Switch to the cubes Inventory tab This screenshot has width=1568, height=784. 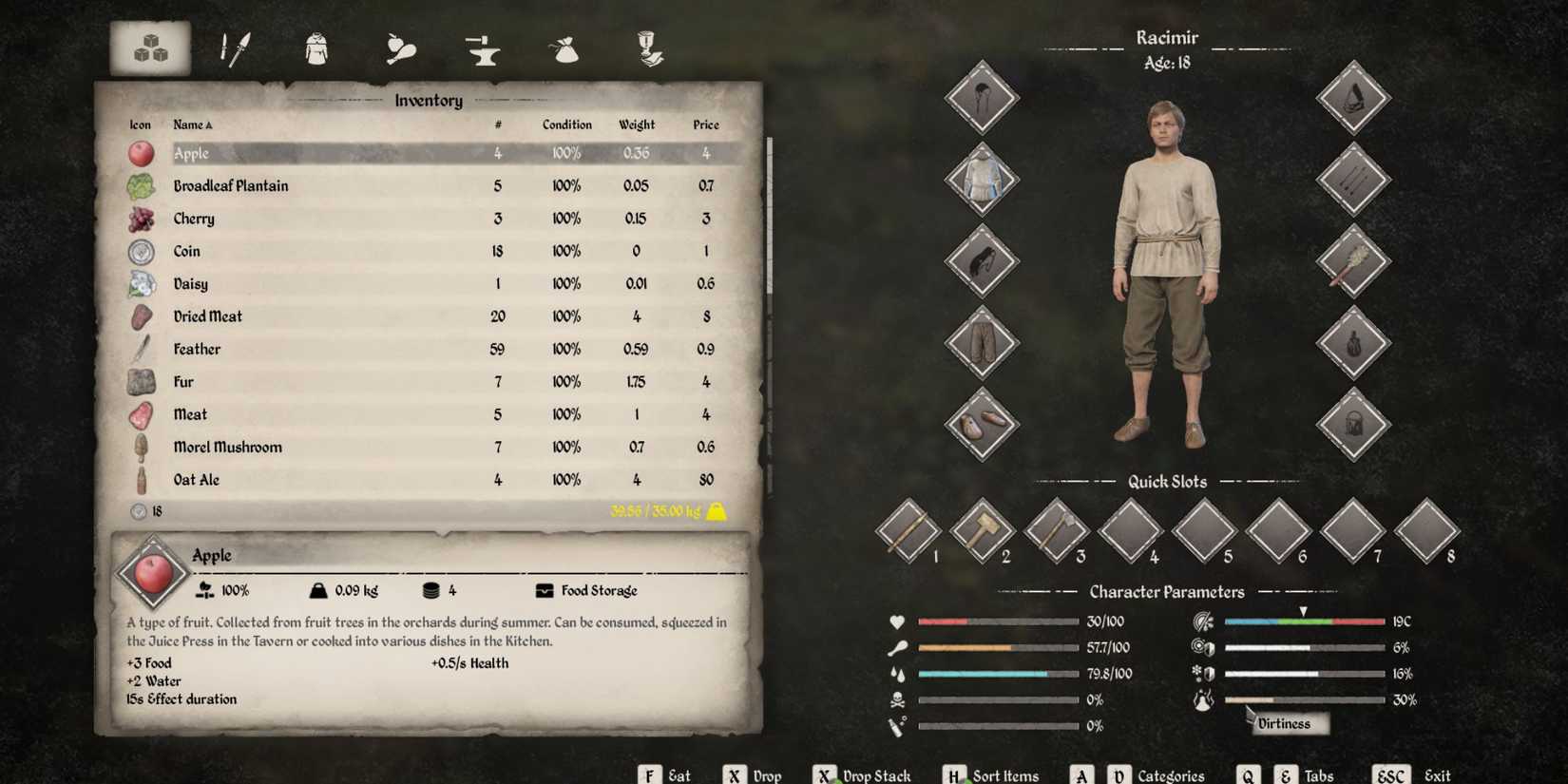pyautogui.click(x=152, y=48)
